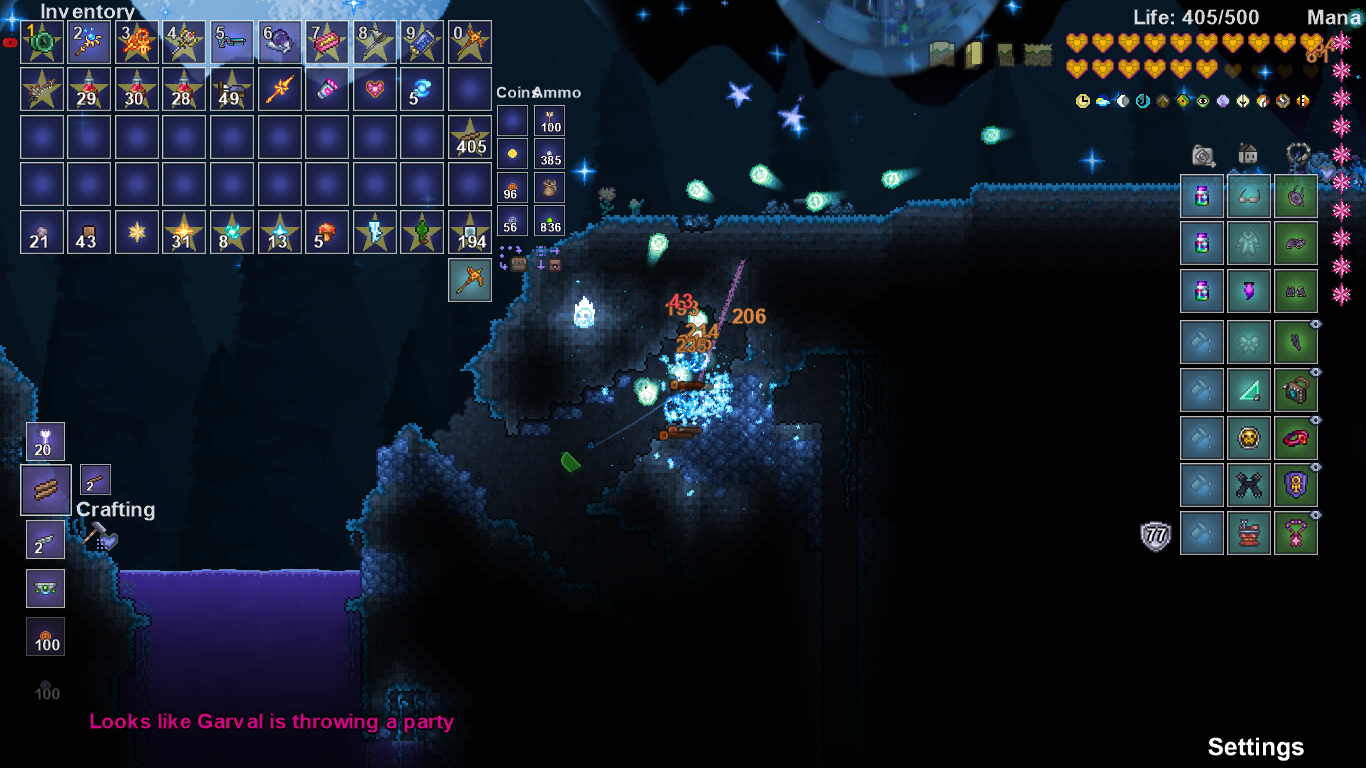Image resolution: width=1366 pixels, height=768 pixels.
Task: Select the green yoyo in hotbar slot 1
Action: tap(40, 42)
